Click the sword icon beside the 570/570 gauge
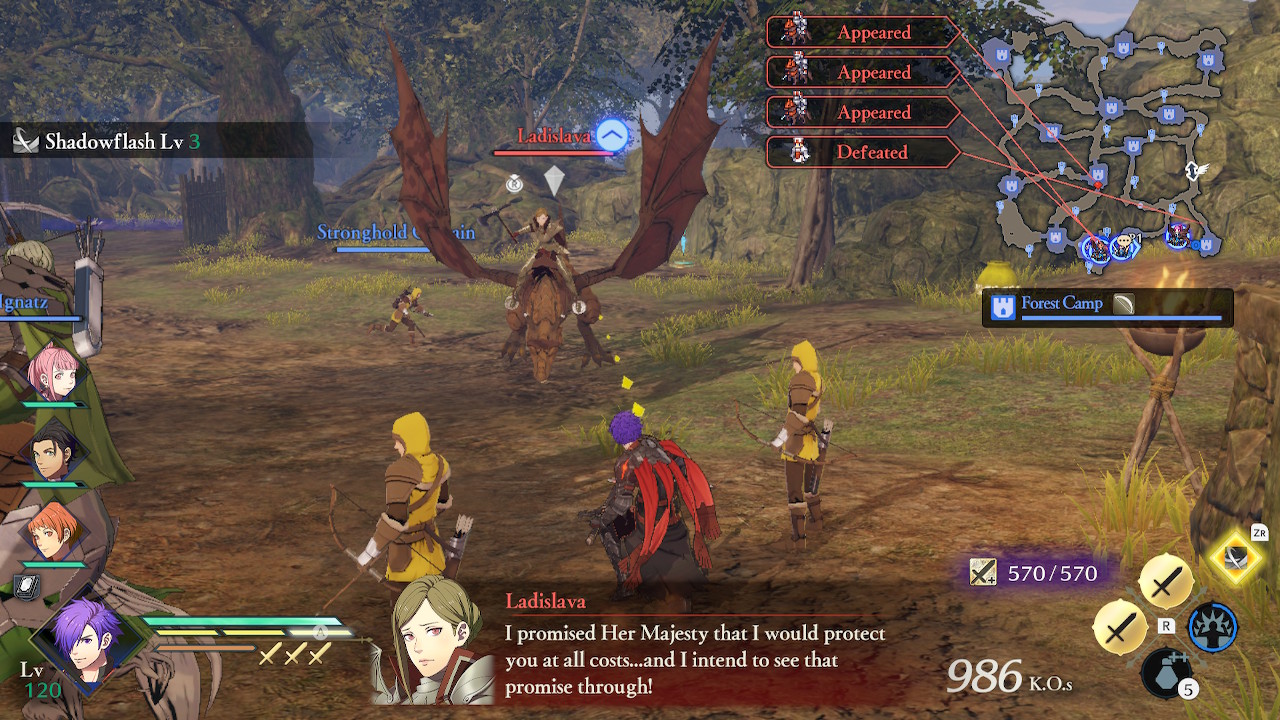 click(x=984, y=573)
